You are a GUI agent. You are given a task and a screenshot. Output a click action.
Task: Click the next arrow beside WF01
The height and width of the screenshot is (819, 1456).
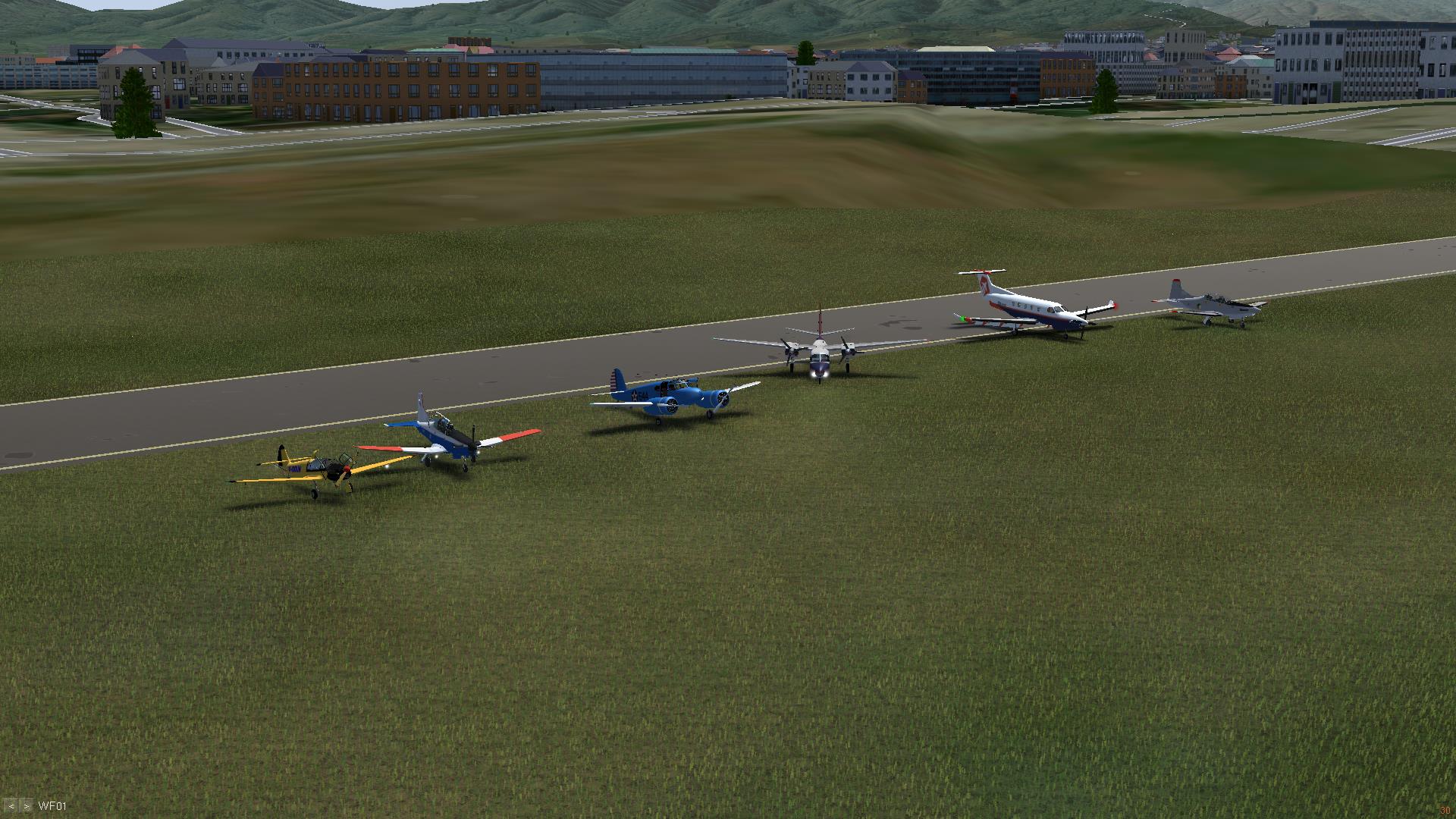click(27, 806)
